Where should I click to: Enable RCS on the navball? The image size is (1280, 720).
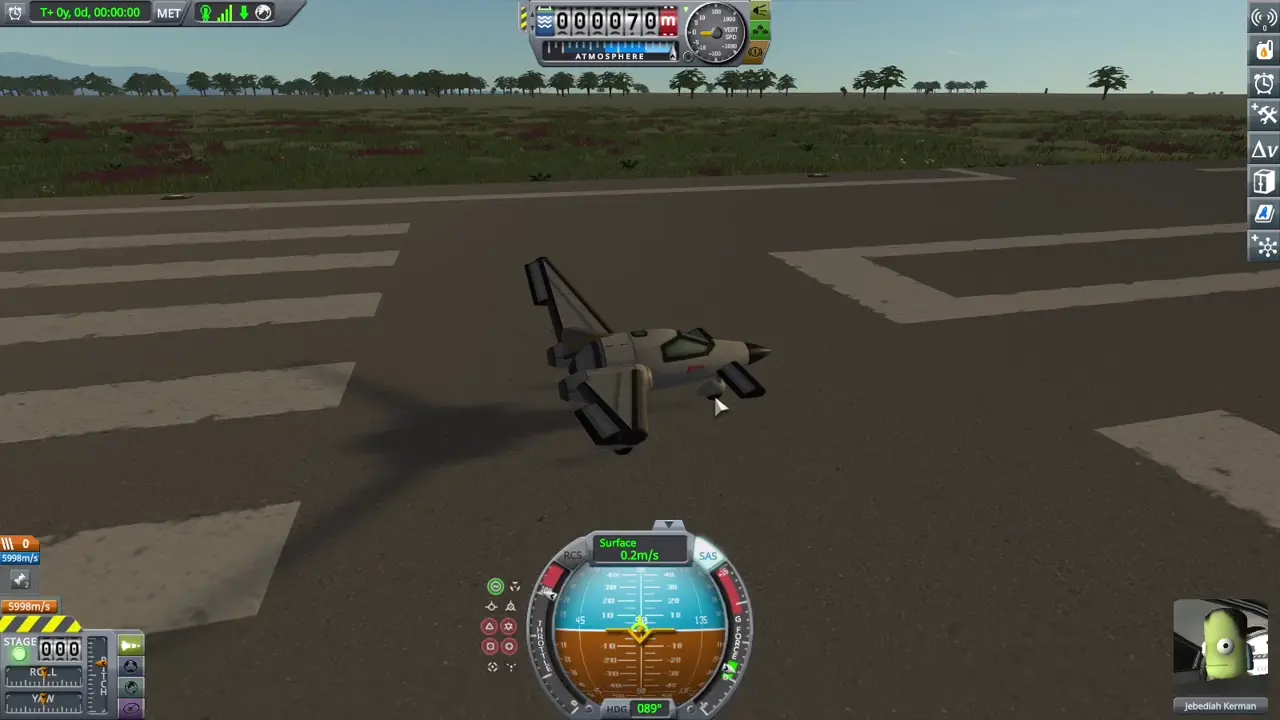(x=573, y=555)
